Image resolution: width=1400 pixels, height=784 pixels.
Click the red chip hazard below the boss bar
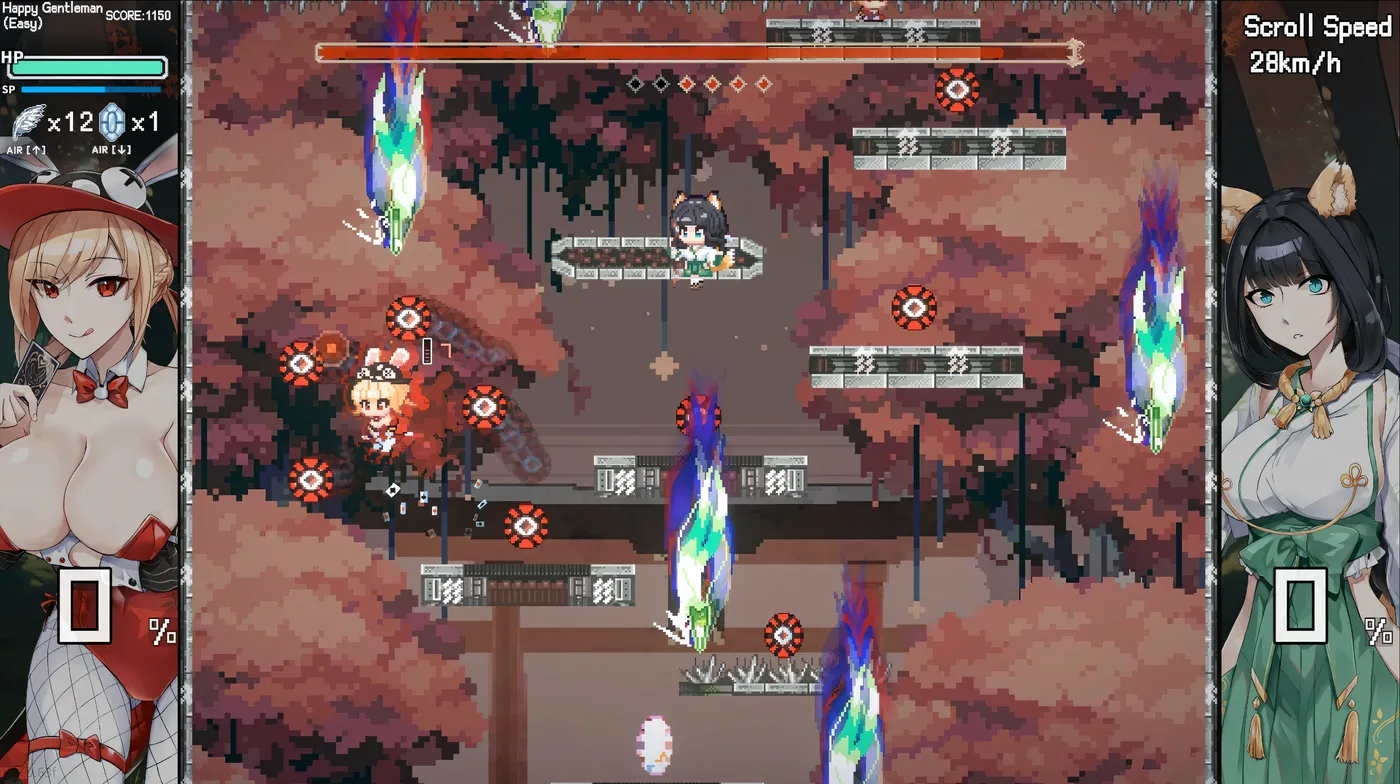pos(958,88)
